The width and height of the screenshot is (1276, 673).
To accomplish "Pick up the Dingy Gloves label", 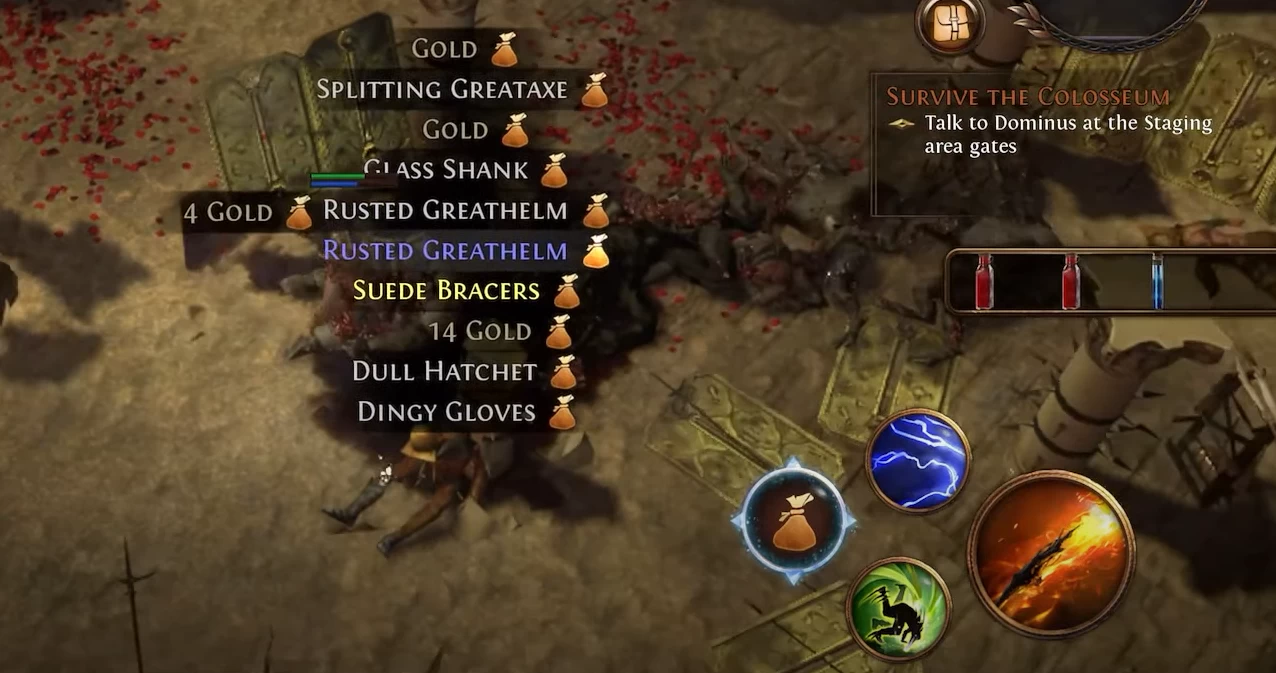I will [446, 412].
